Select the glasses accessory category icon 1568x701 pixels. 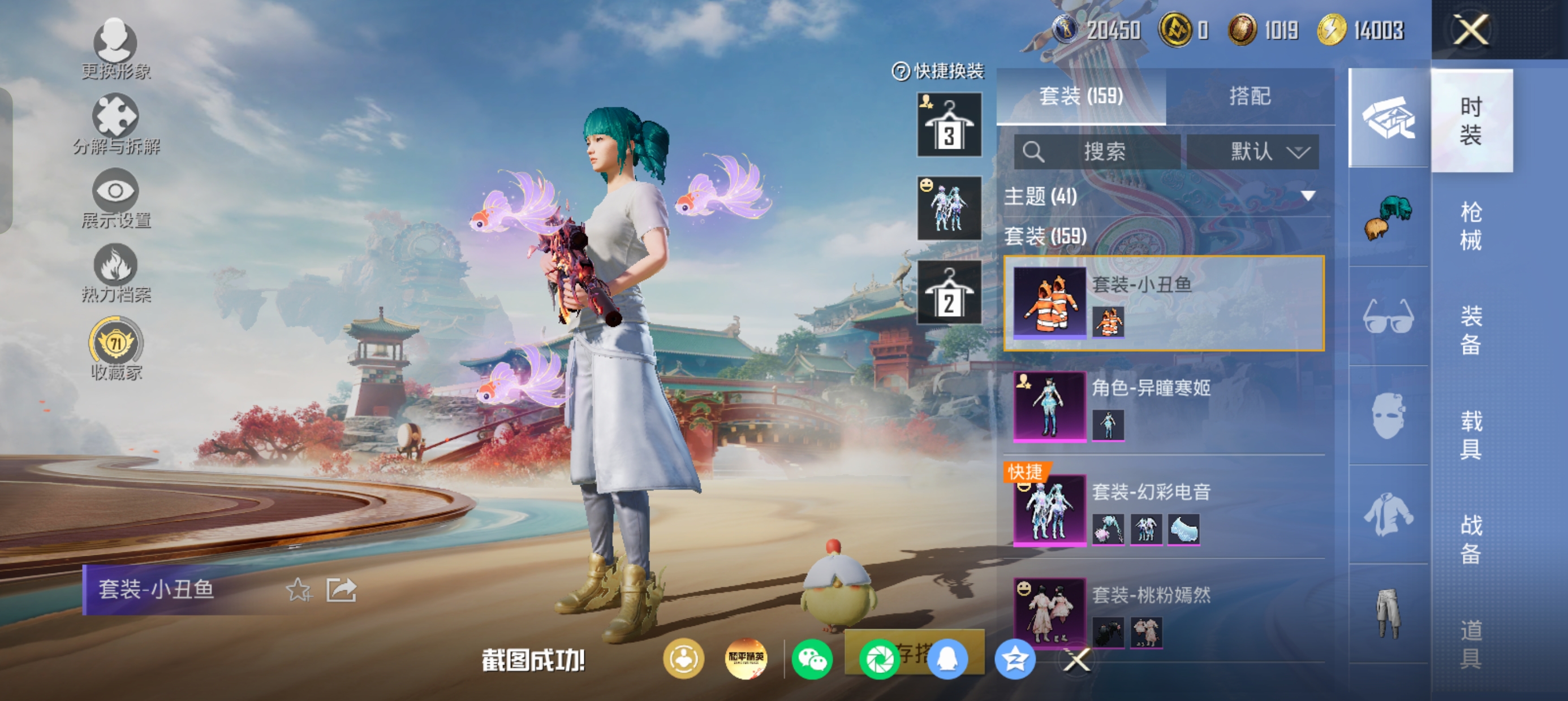(1388, 317)
